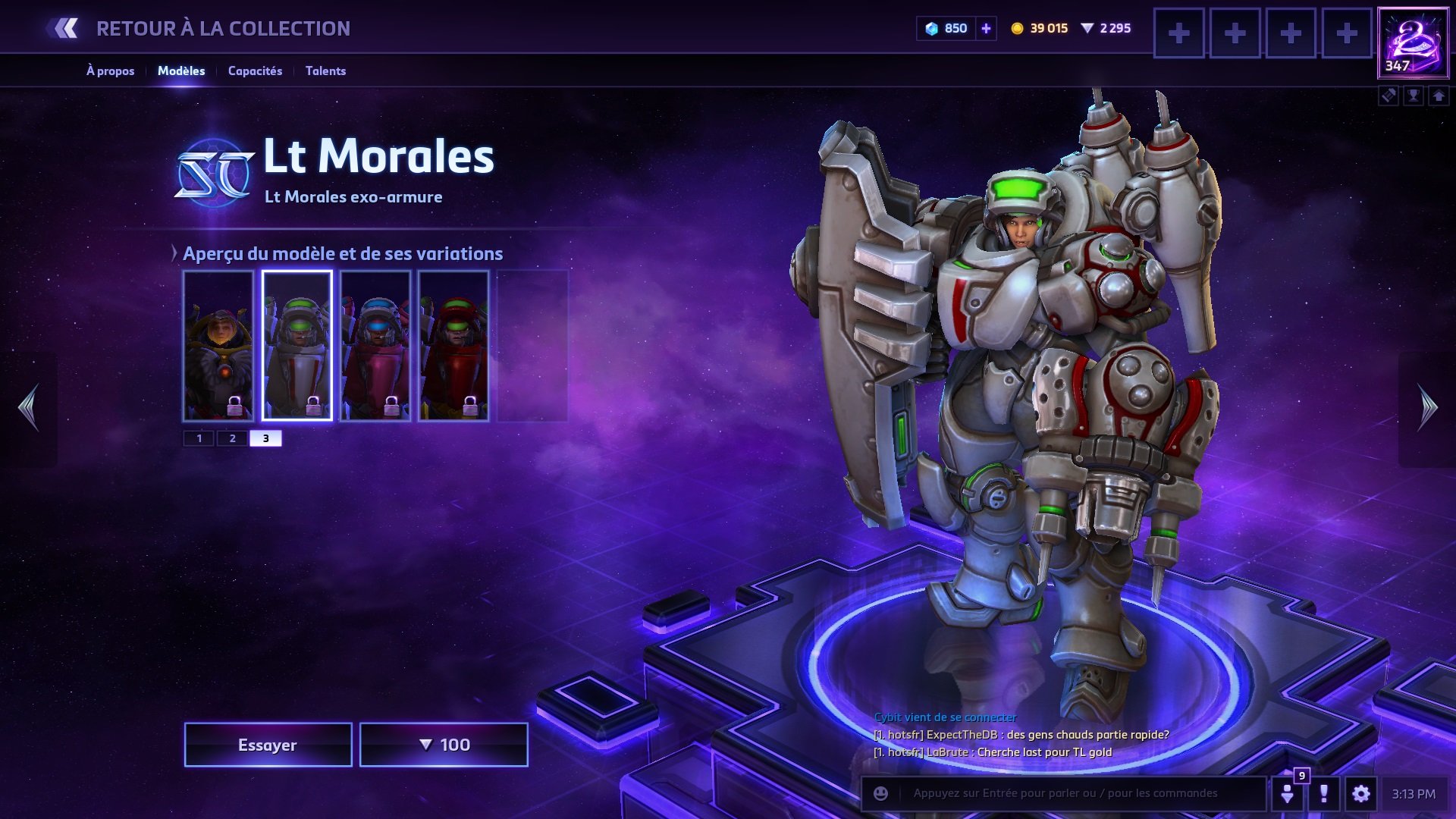Image resolution: width=1456 pixels, height=819 pixels.
Task: Show the next hero with right arrow
Action: click(x=1427, y=407)
